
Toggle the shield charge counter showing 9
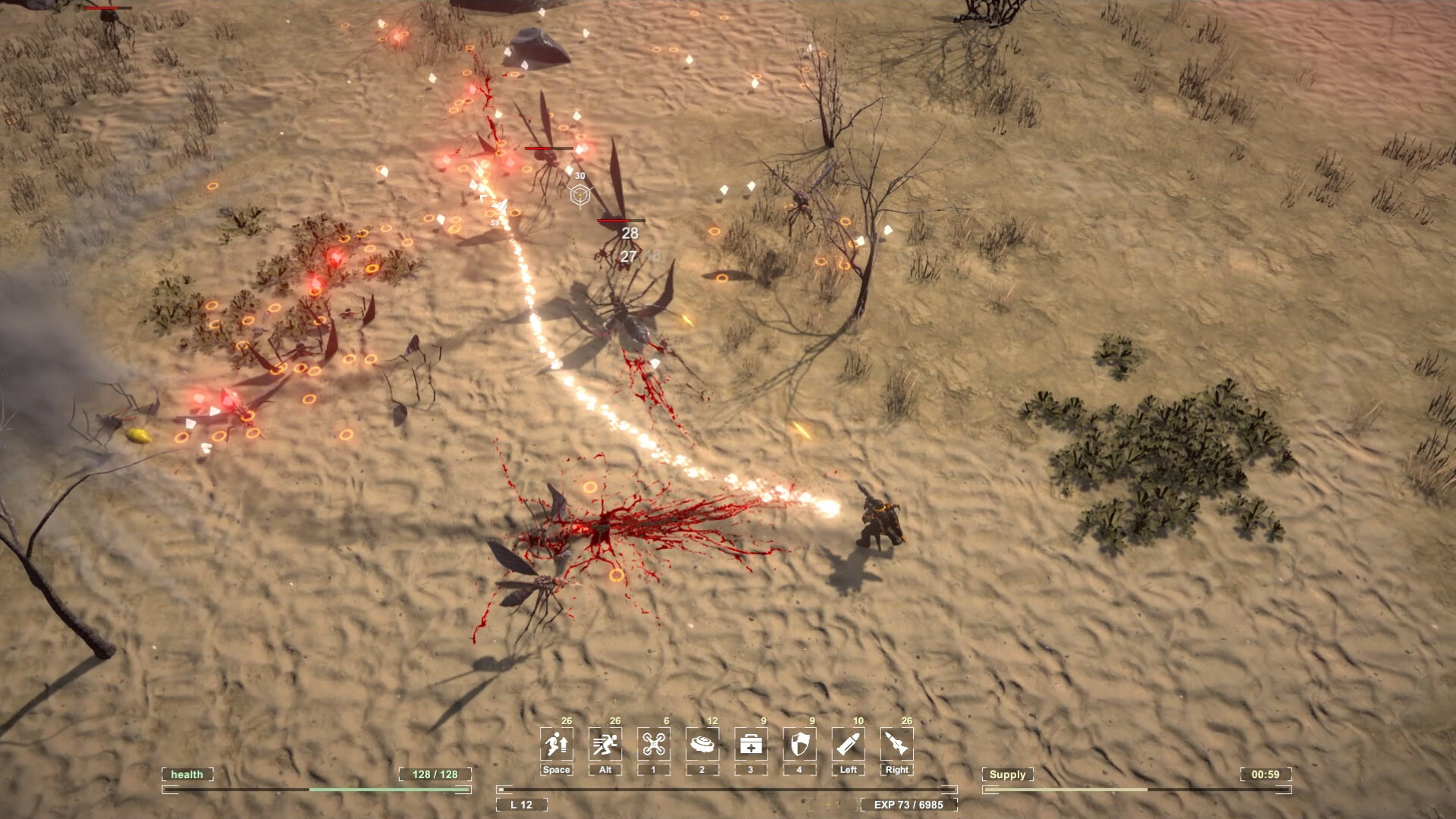[811, 720]
